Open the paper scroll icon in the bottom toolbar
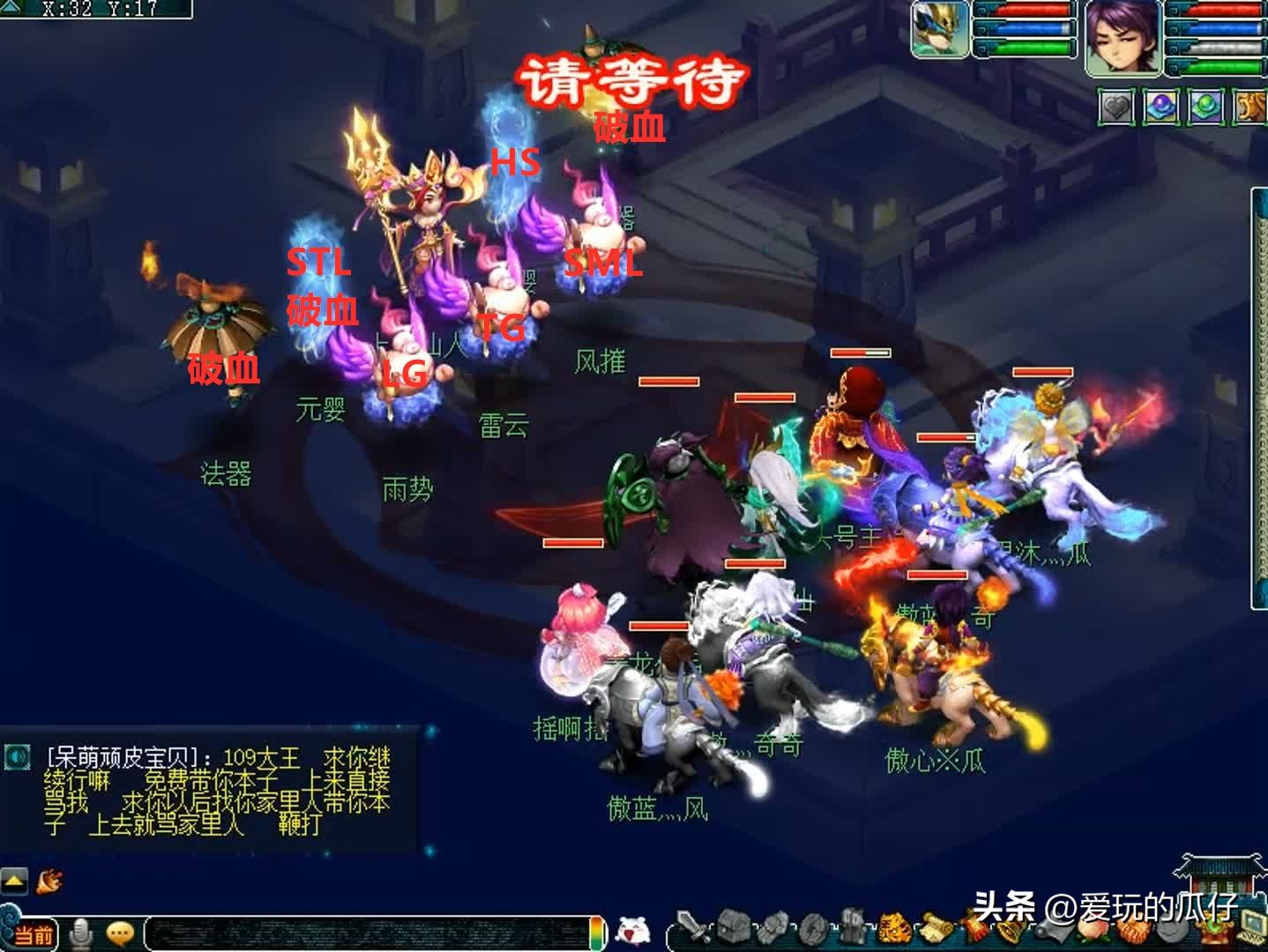 pyautogui.click(x=936, y=928)
